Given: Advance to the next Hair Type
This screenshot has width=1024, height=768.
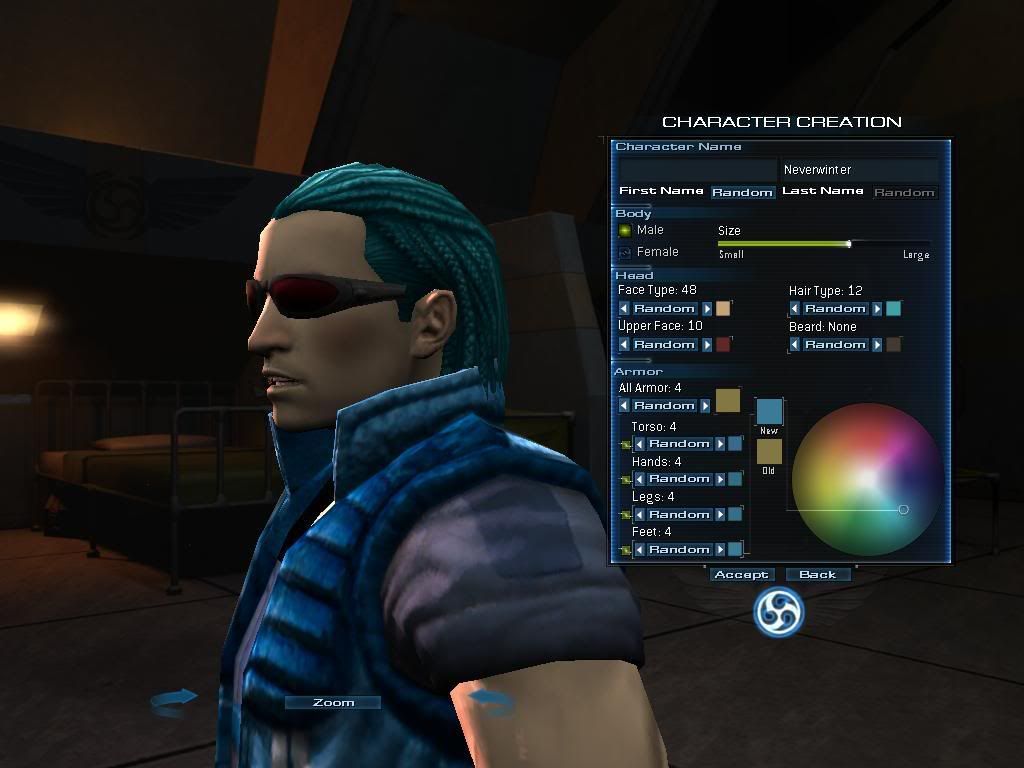Looking at the screenshot, I should pos(877,309).
